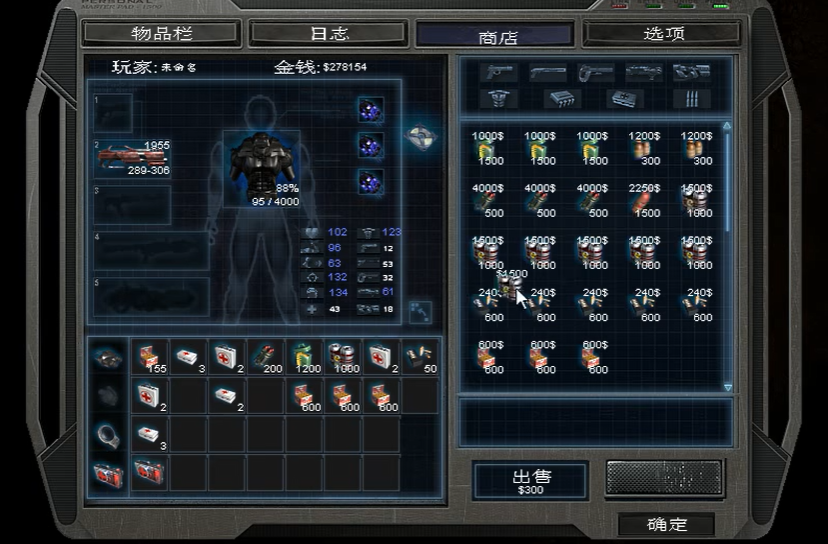Confirm with the 确定 button
Image resolution: width=828 pixels, height=544 pixels.
(667, 524)
